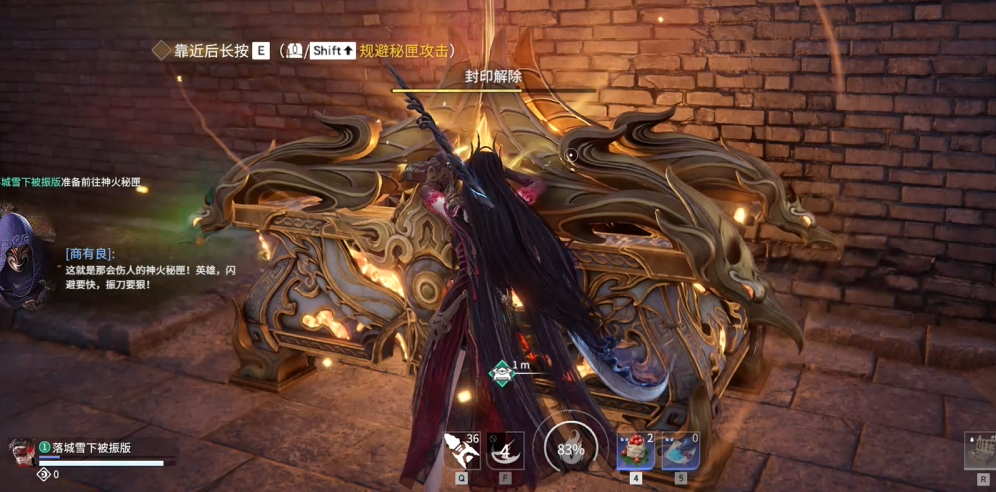Use the red berry pouch item
The height and width of the screenshot is (492, 996).
pyautogui.click(x=635, y=450)
